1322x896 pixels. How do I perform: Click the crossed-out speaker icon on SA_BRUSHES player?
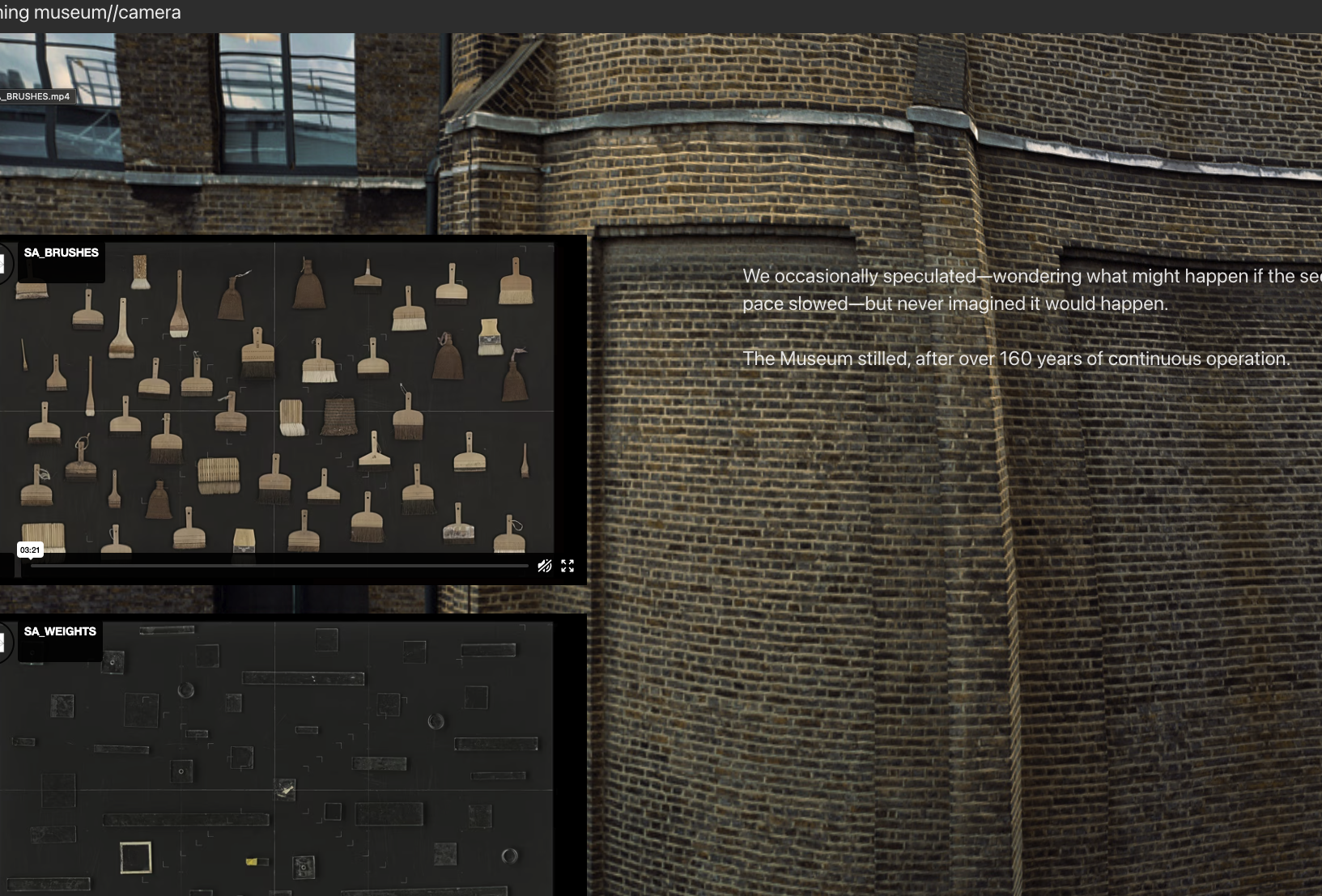pos(545,565)
